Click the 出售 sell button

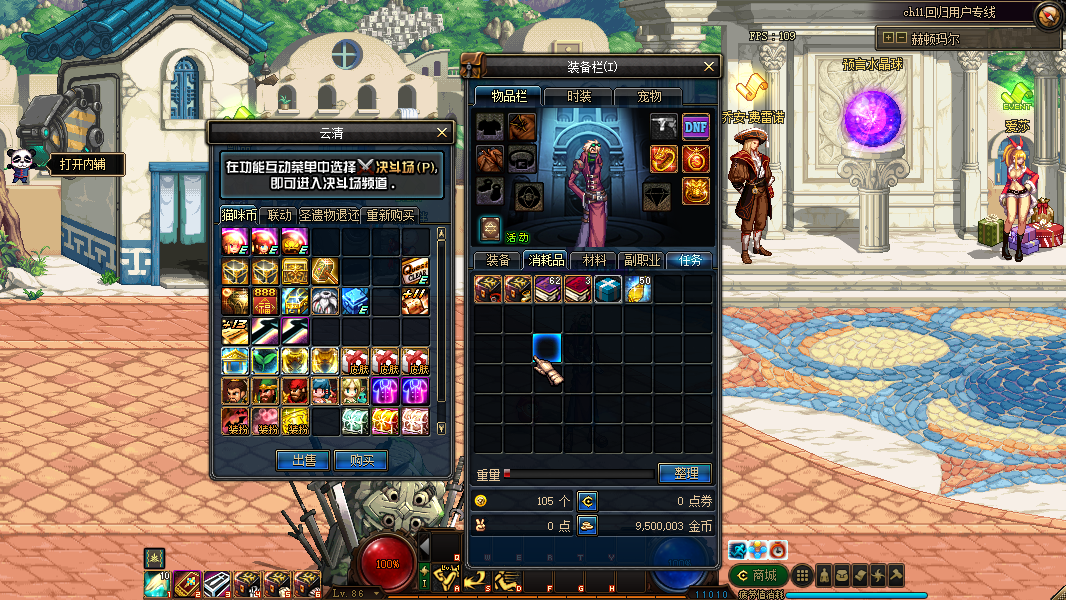(303, 460)
